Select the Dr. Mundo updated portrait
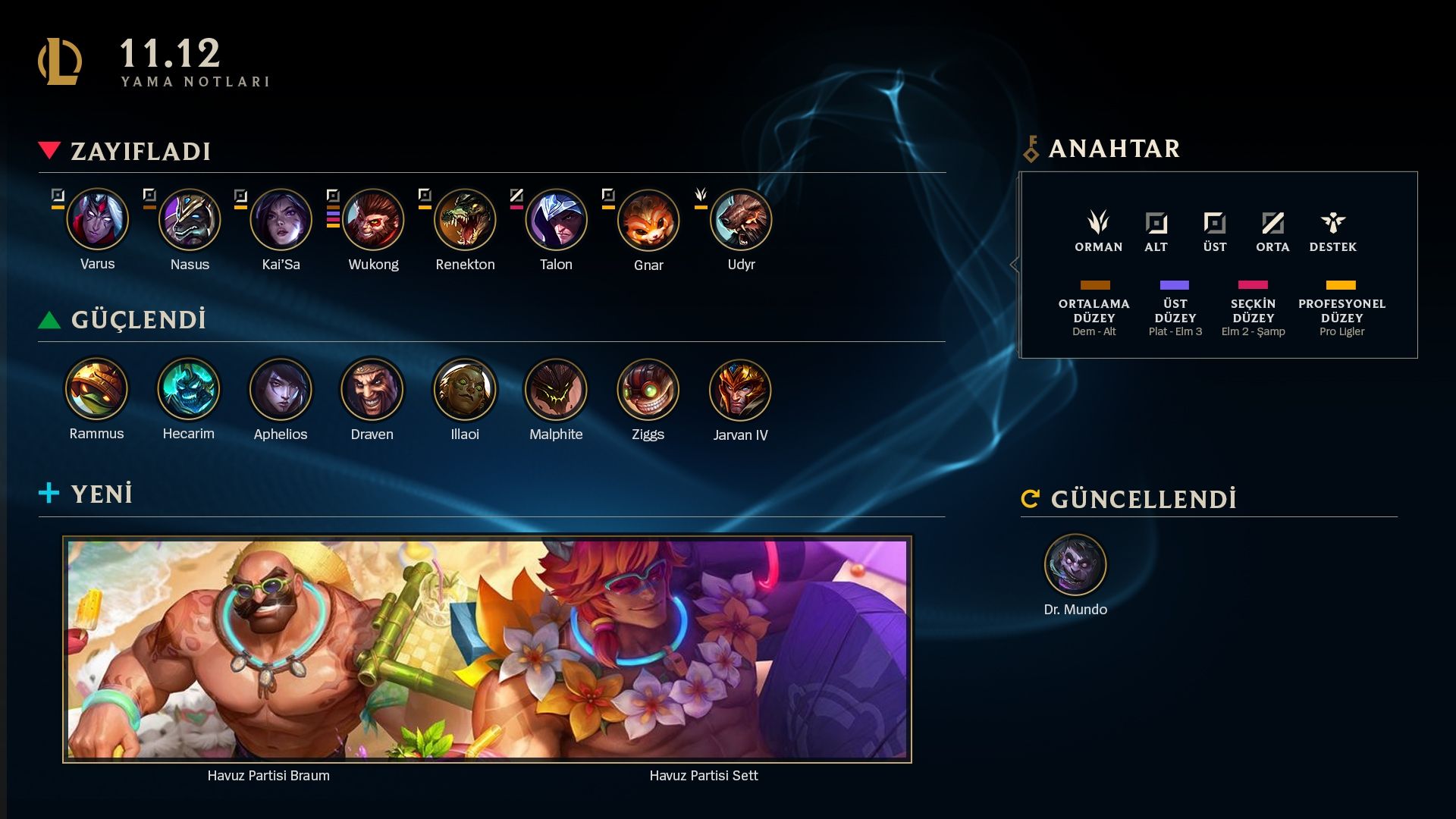The image size is (1456, 819). pyautogui.click(x=1075, y=565)
